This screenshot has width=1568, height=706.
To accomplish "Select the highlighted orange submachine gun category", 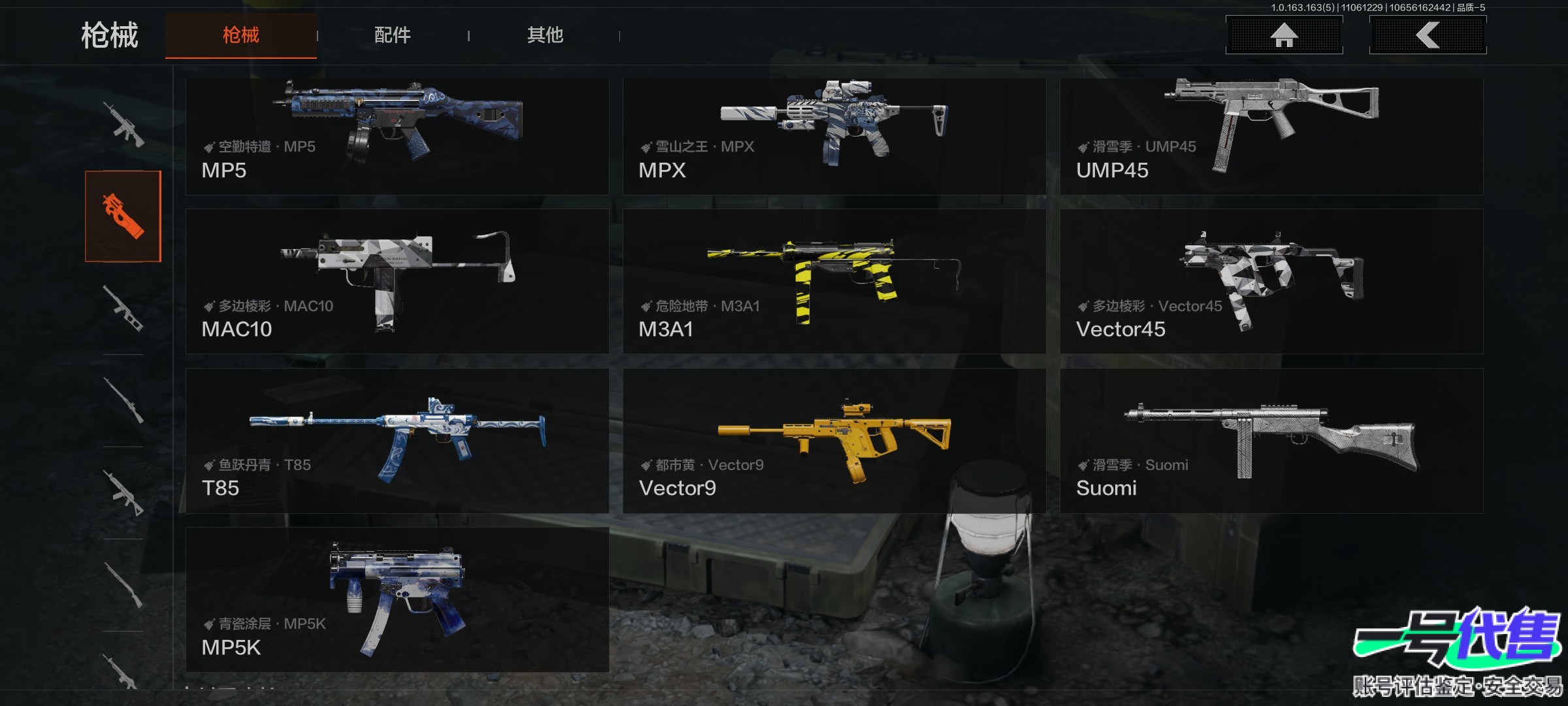I will (123, 216).
